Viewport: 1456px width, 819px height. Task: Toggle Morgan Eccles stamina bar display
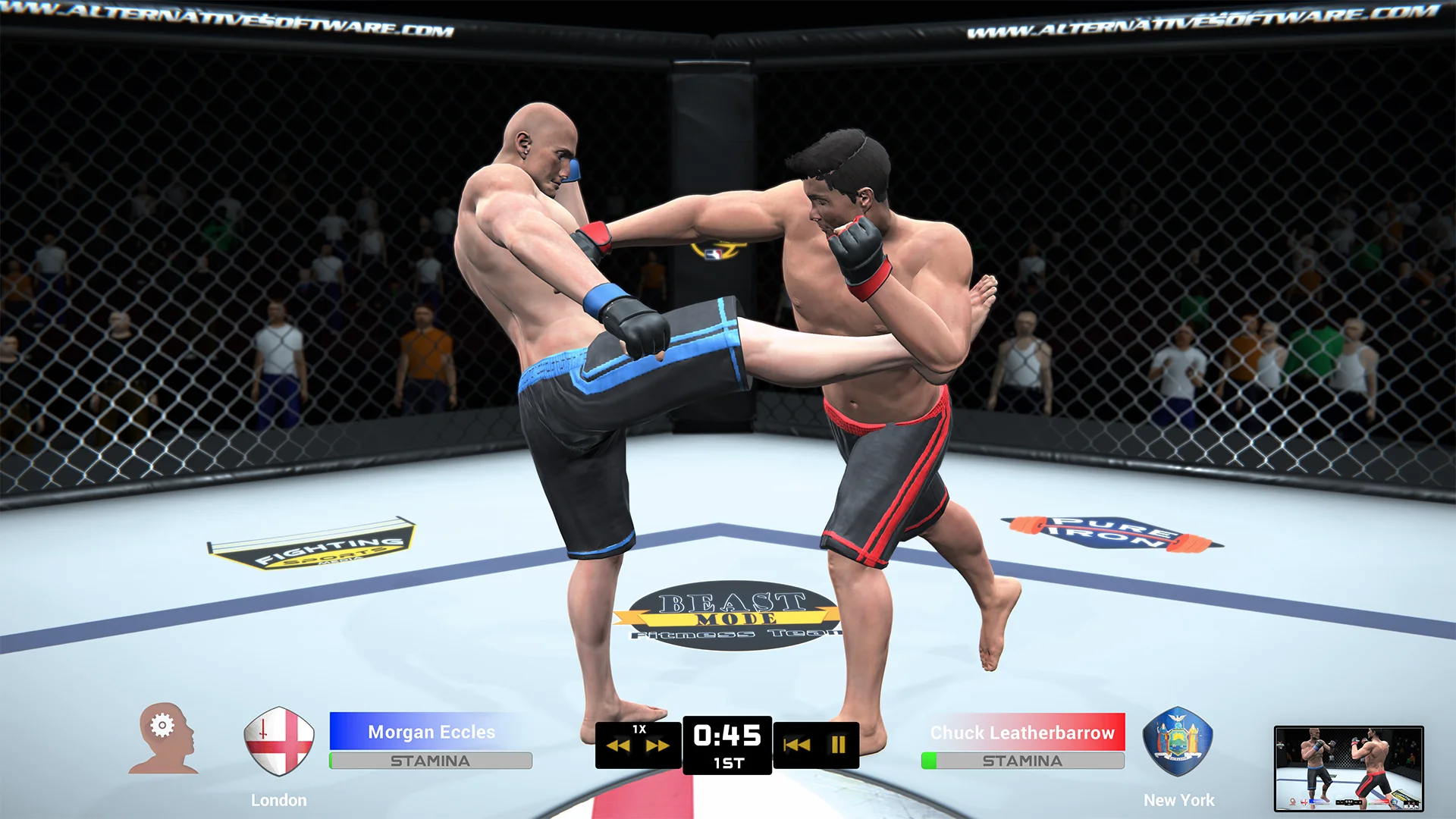pyautogui.click(x=430, y=758)
